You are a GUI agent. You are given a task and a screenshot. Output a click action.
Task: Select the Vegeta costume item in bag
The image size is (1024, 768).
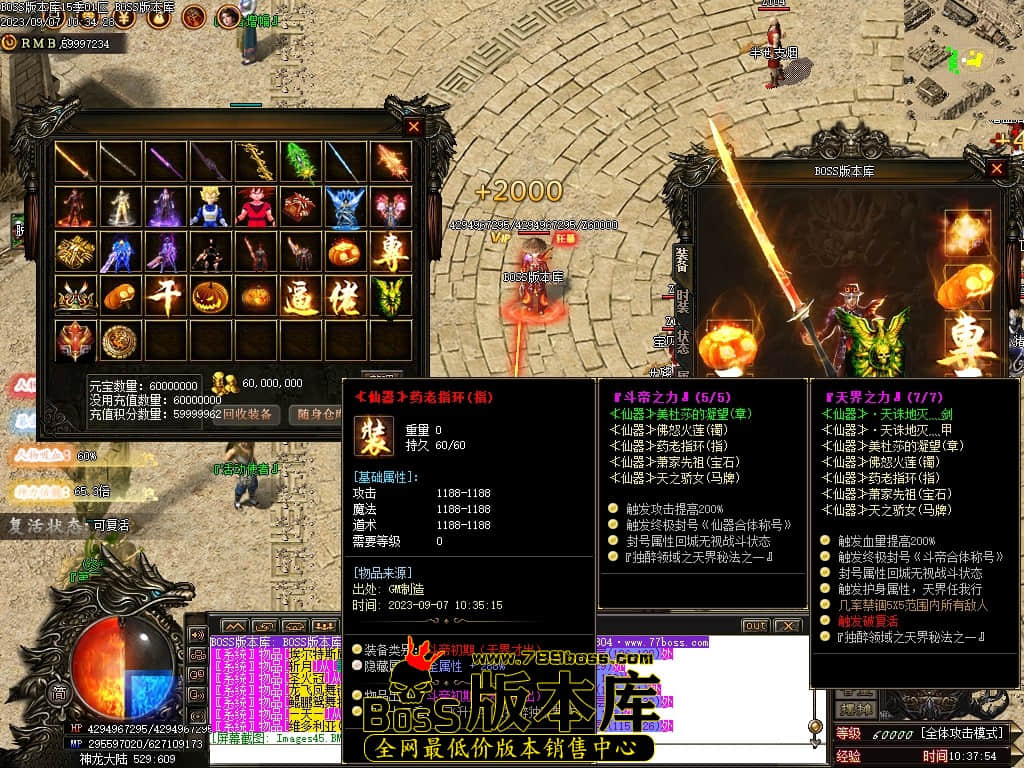point(210,207)
